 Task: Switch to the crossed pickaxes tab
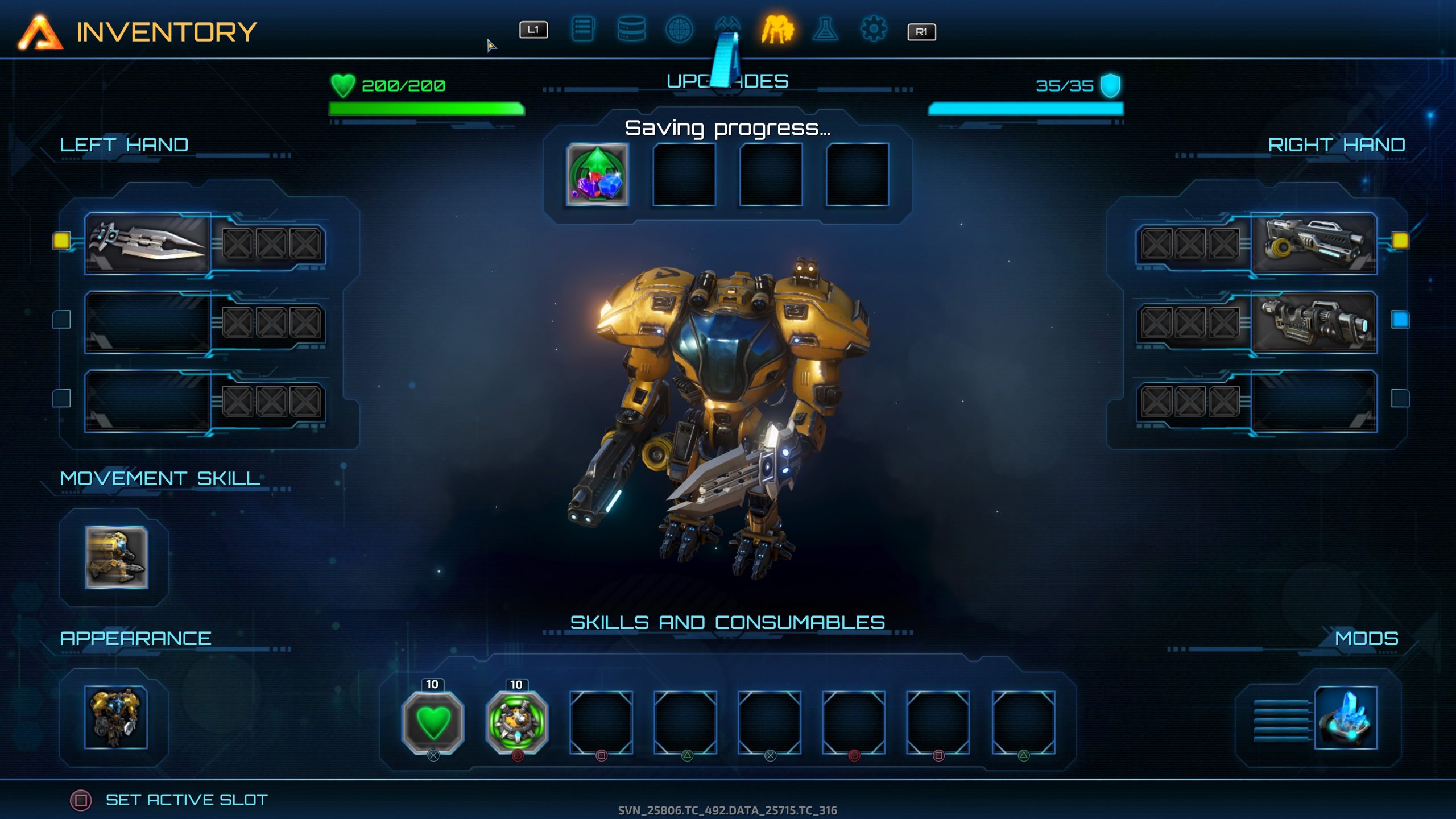(727, 26)
